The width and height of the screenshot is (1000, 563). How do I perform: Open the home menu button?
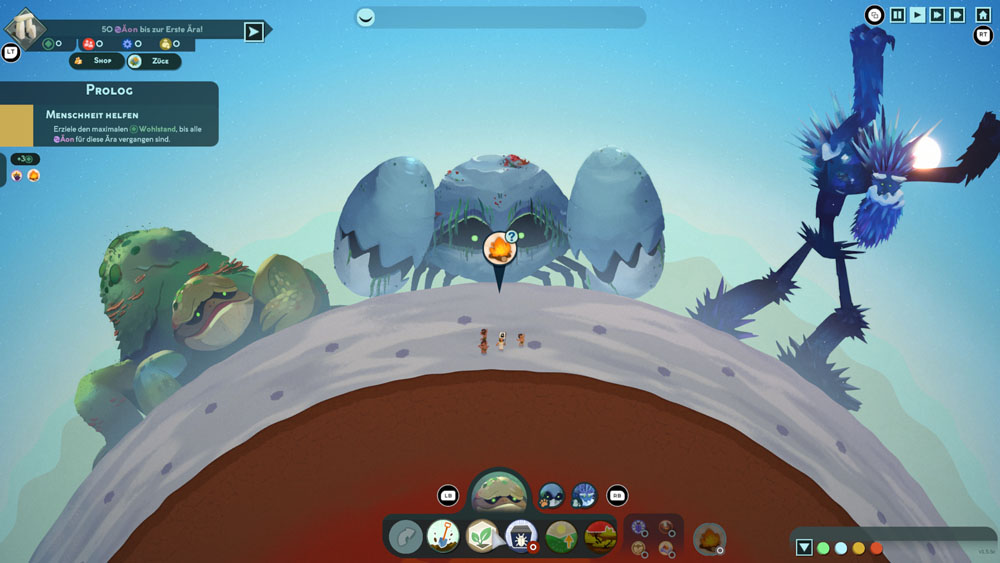(x=983, y=15)
